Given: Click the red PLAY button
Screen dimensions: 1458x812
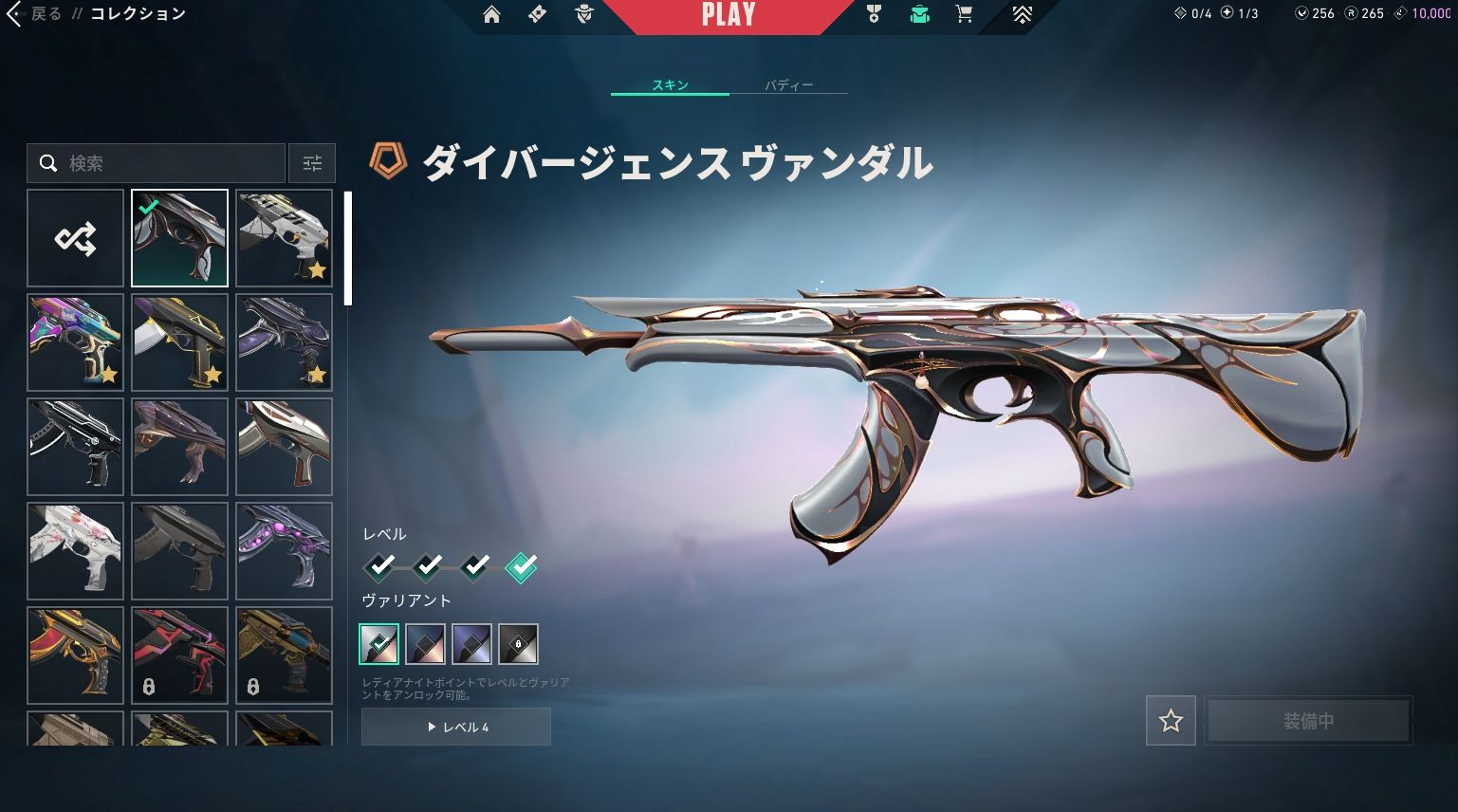Looking at the screenshot, I should tap(728, 16).
